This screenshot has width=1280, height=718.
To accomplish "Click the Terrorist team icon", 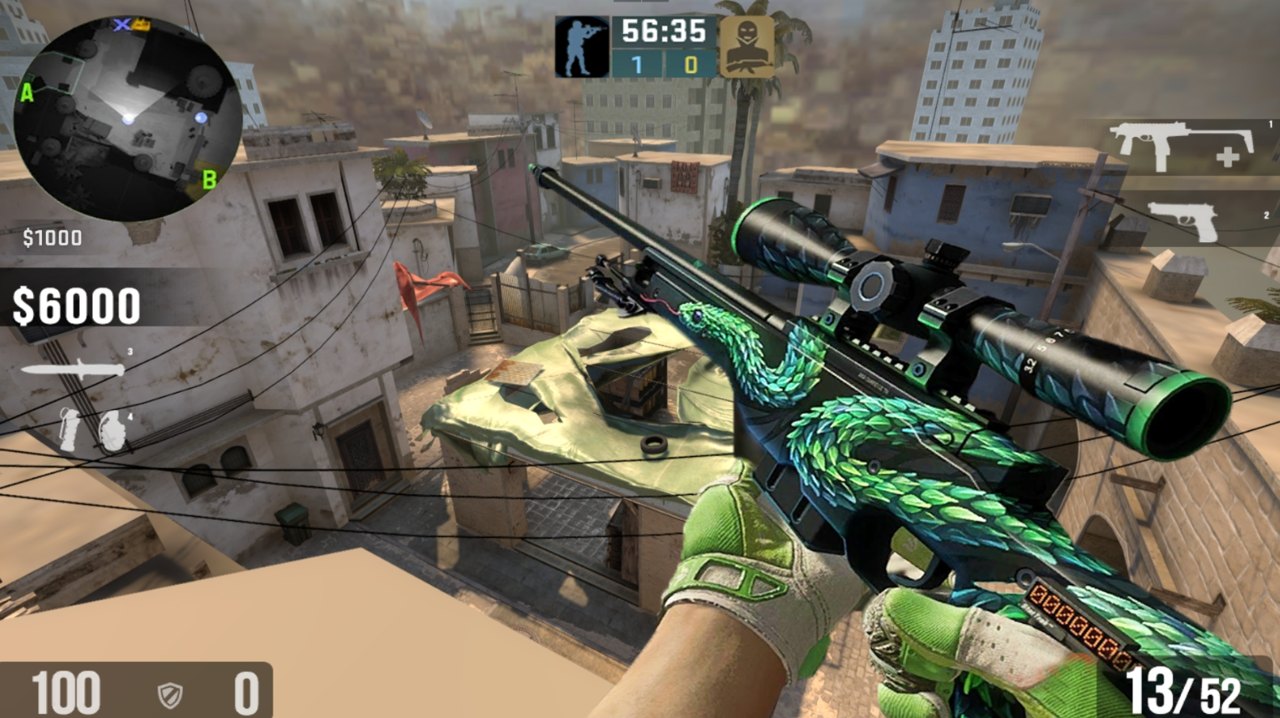I will [746, 47].
